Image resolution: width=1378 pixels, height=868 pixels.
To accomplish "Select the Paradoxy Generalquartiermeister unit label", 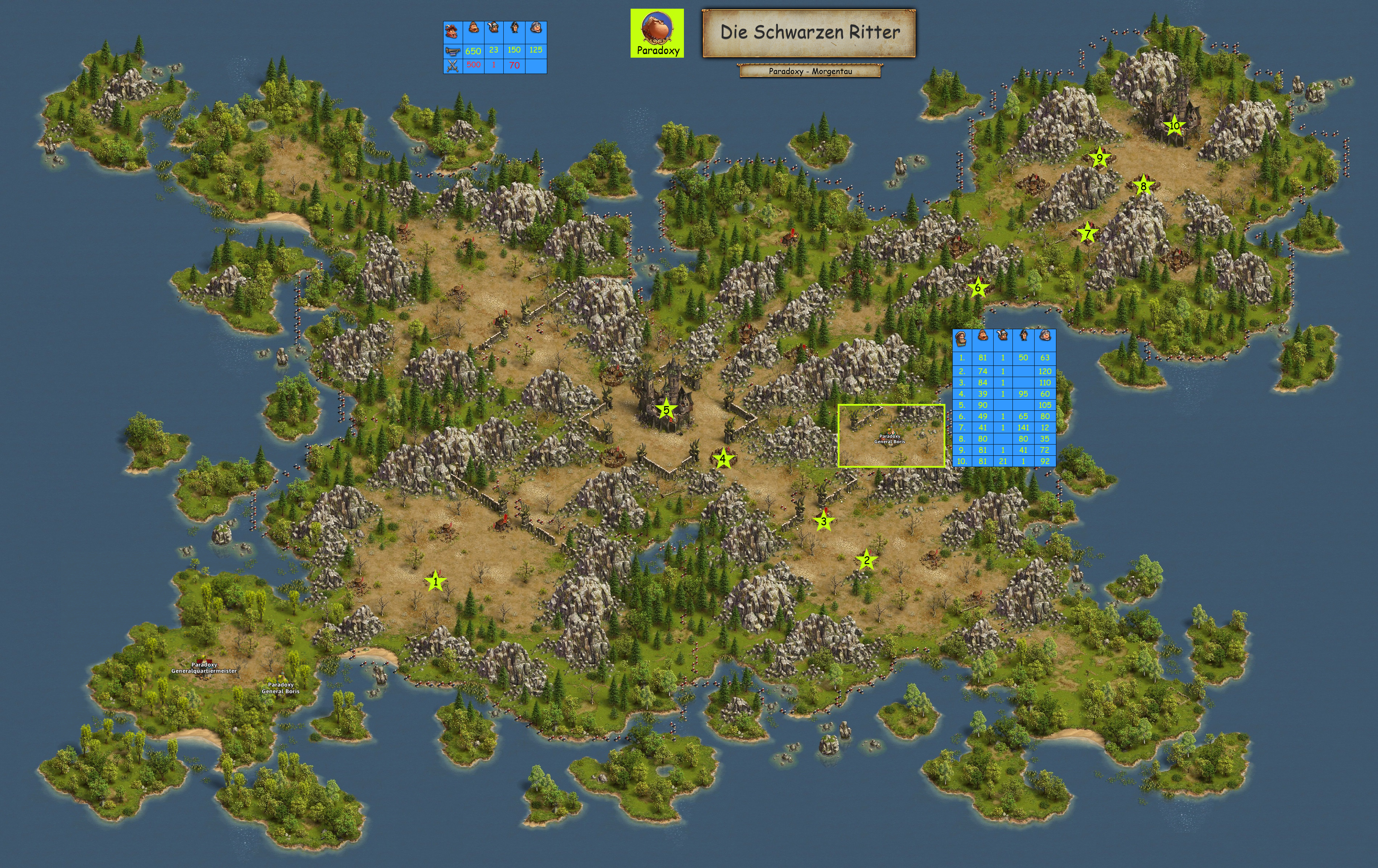I will click(x=204, y=667).
